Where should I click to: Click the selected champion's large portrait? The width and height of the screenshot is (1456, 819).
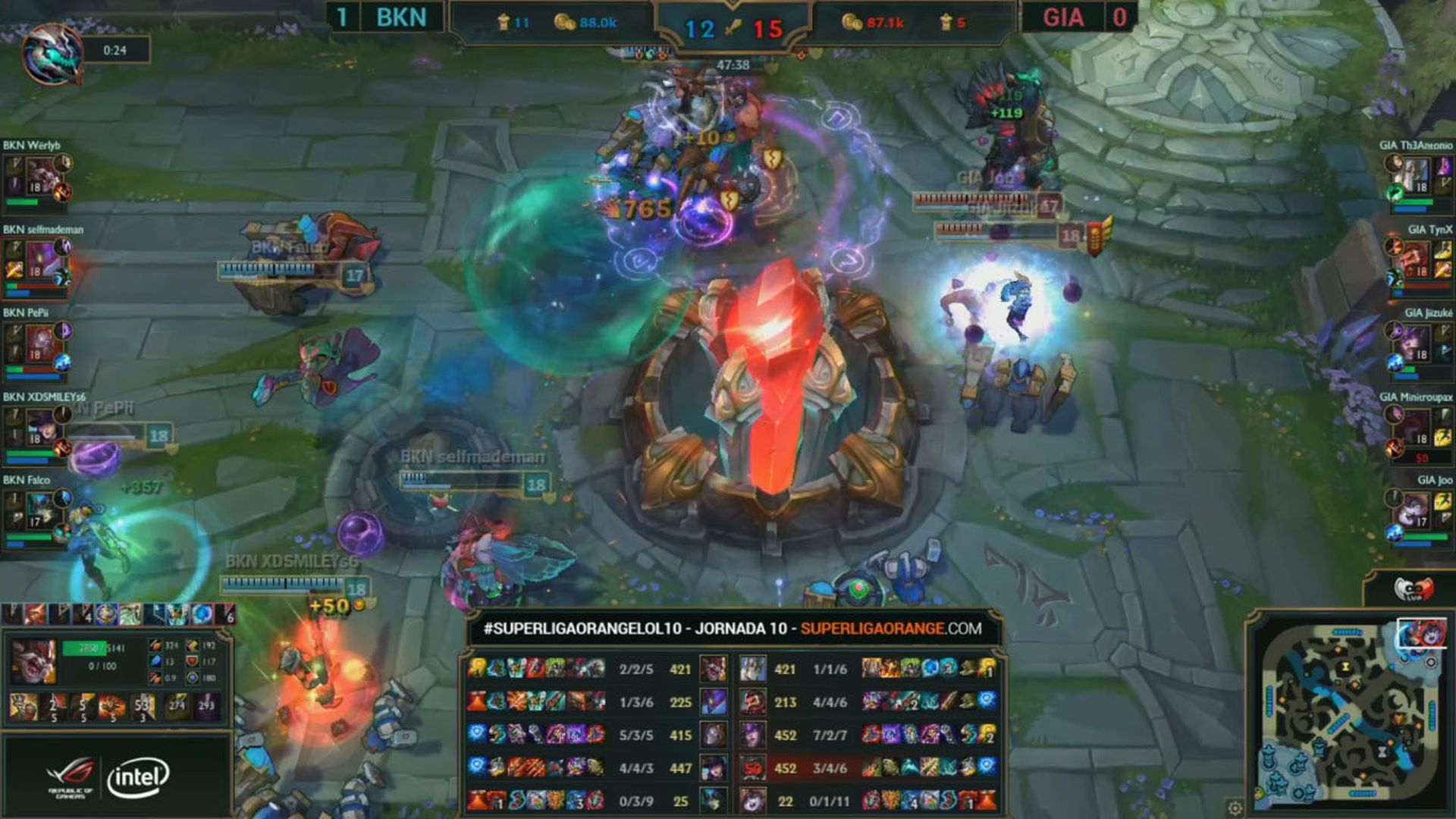[33, 661]
